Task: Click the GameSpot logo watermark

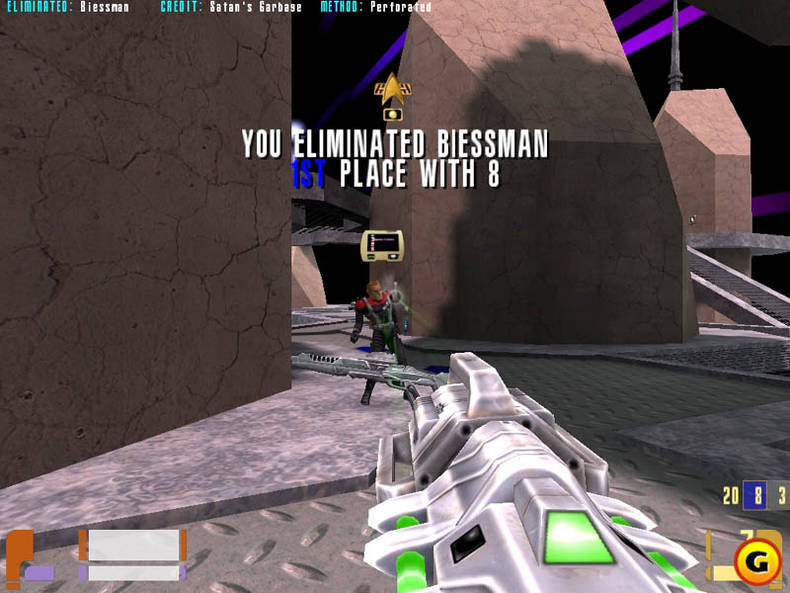Action: pos(757,562)
